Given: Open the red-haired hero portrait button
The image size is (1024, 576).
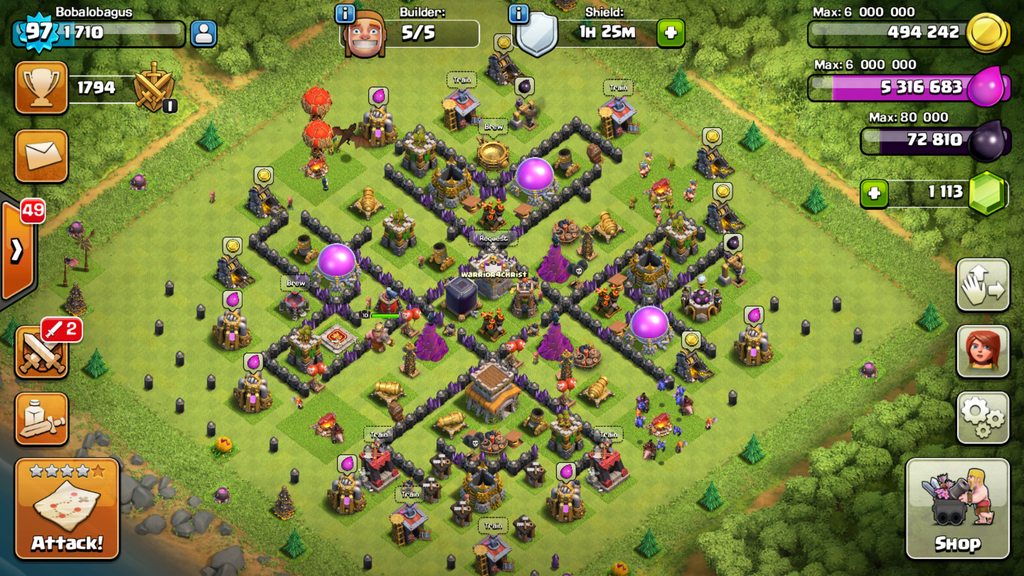Looking at the screenshot, I should 982,350.
